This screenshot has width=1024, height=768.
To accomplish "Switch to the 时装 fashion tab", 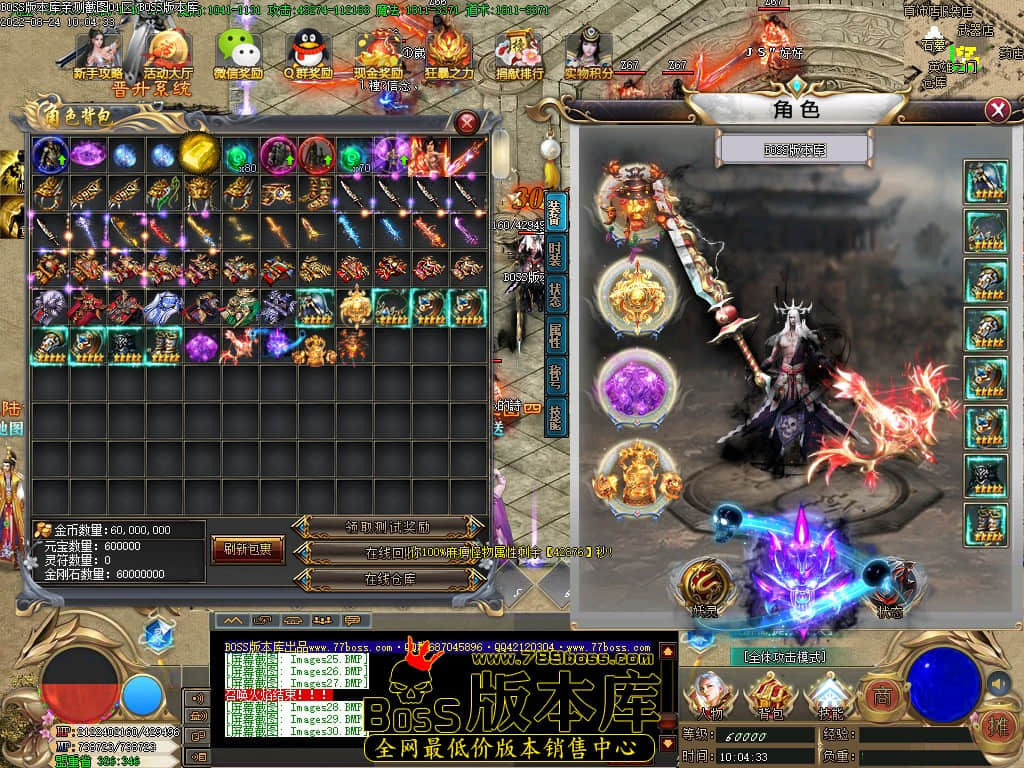I will click(556, 254).
